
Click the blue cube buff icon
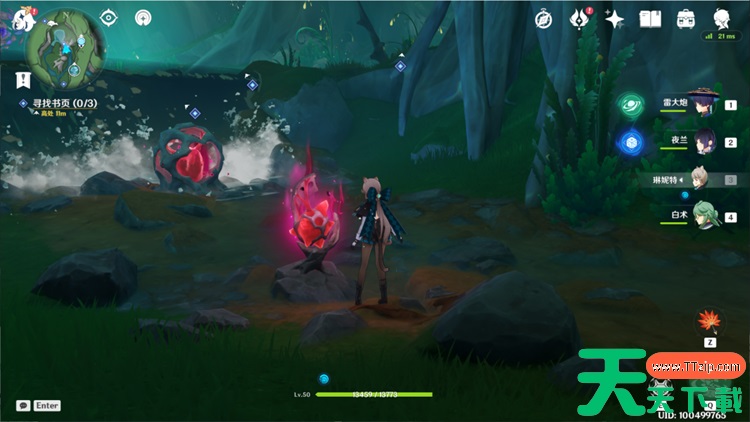(630, 142)
